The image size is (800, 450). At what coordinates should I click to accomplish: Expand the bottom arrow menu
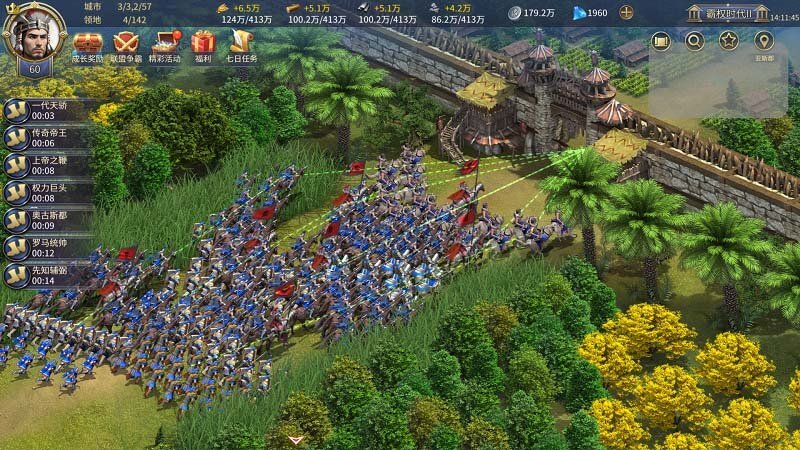295,439
